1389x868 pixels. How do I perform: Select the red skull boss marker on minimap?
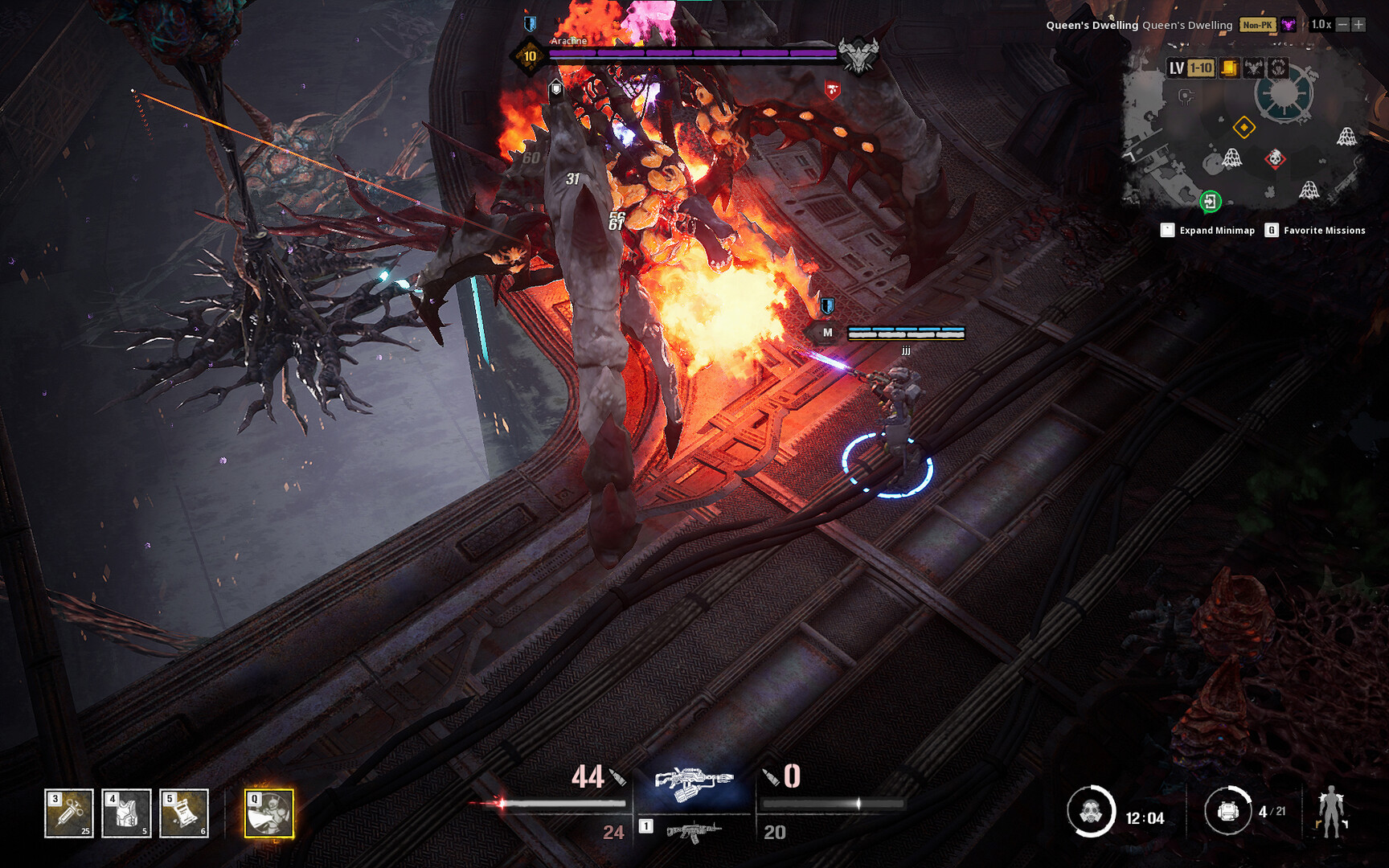(x=1275, y=158)
